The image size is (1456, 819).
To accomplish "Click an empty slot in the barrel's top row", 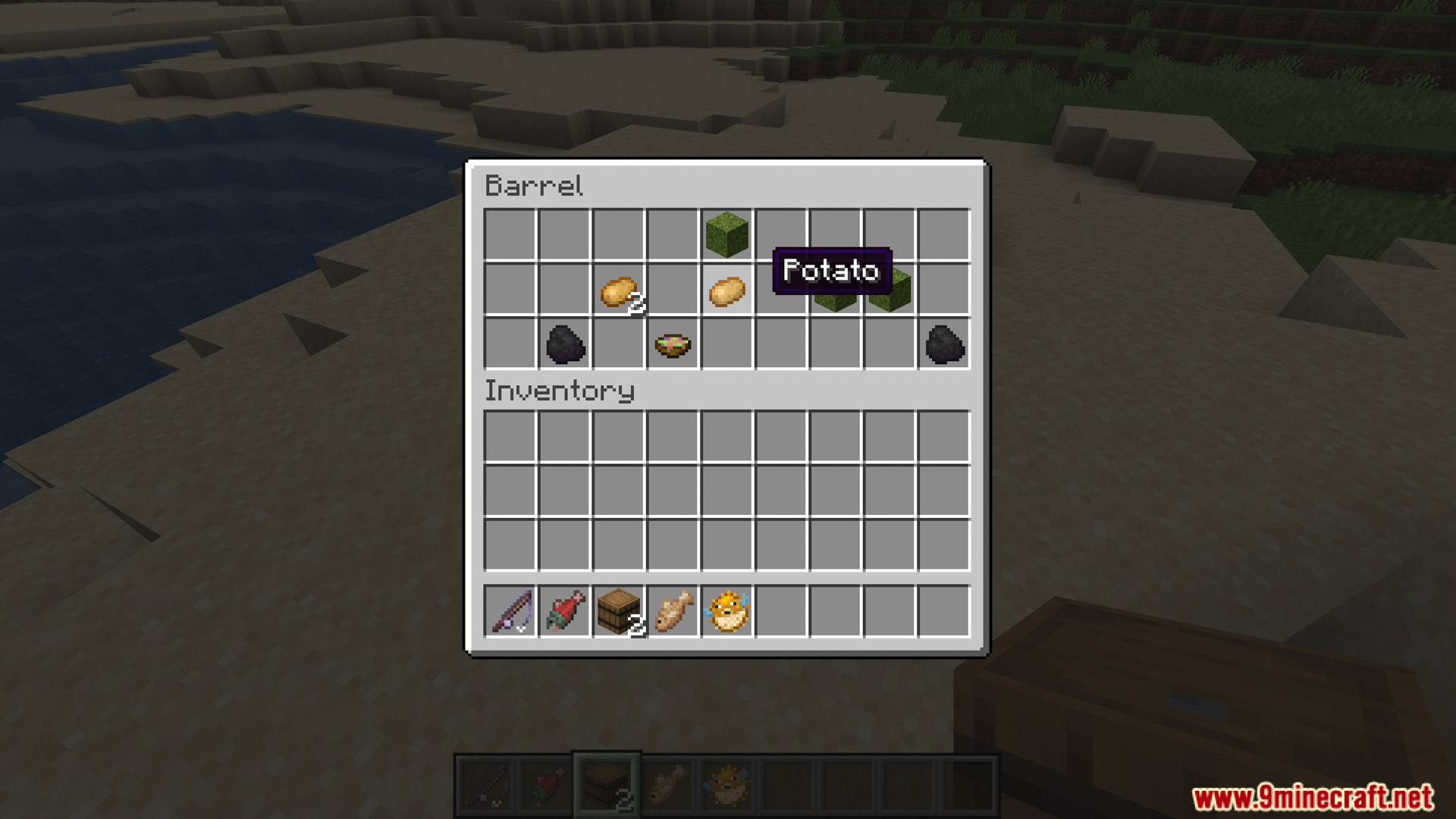I will tap(511, 234).
